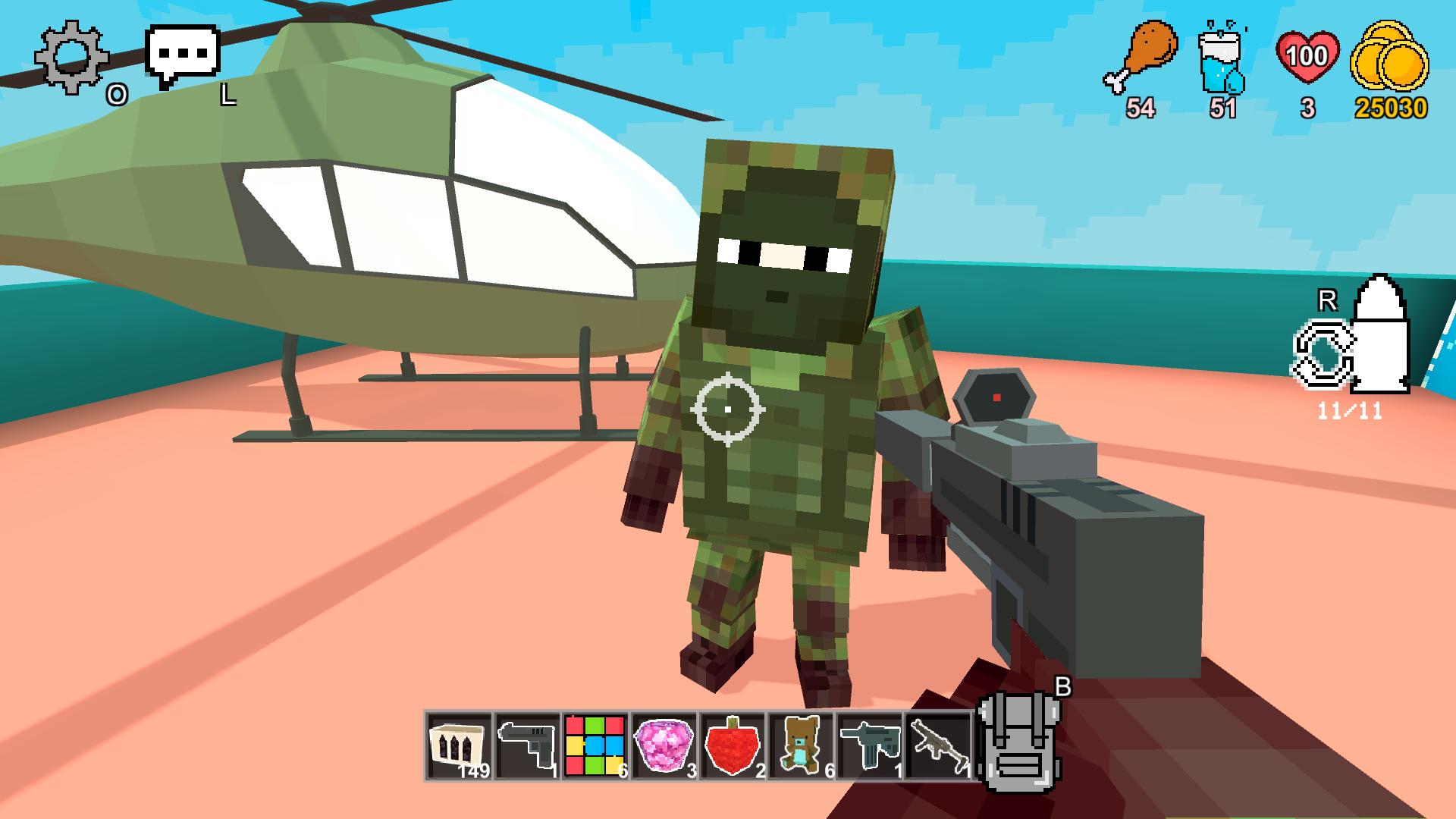1456x819 pixels.
Task: Click the health heart showing 100
Action: (x=1306, y=55)
